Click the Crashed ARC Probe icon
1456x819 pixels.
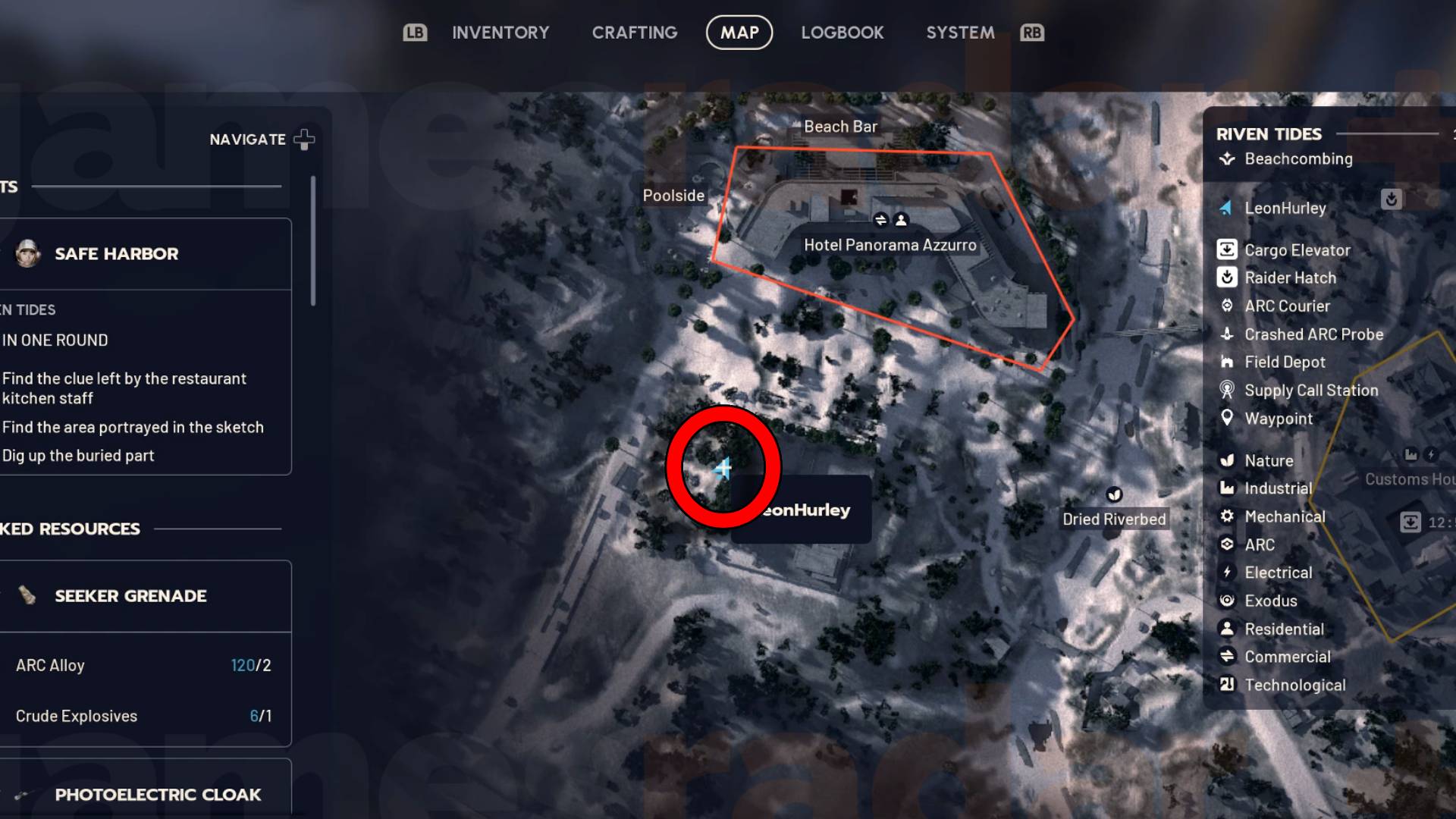[x=1228, y=334]
